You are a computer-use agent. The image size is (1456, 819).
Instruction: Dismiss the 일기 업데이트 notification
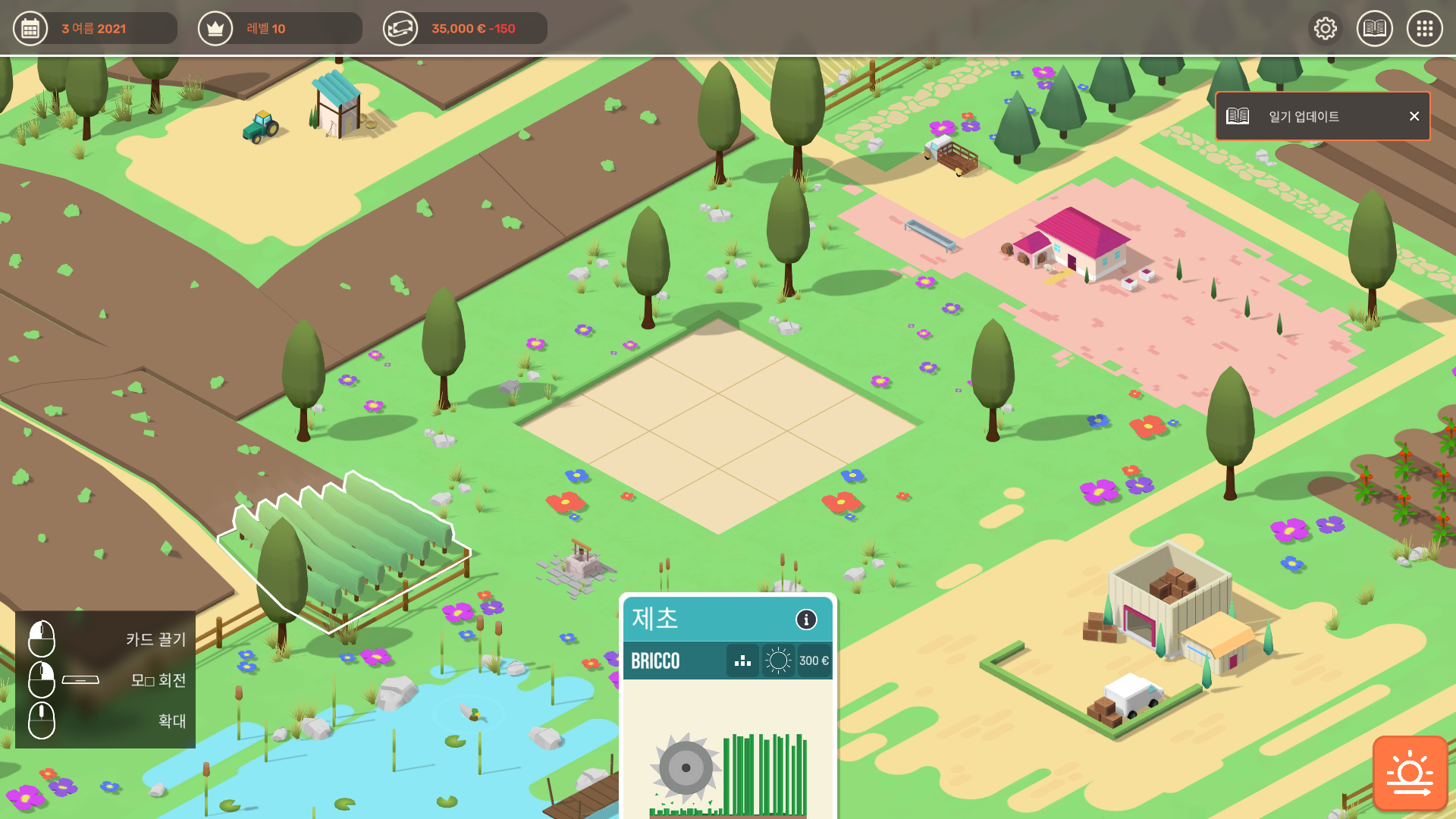[x=1414, y=116]
